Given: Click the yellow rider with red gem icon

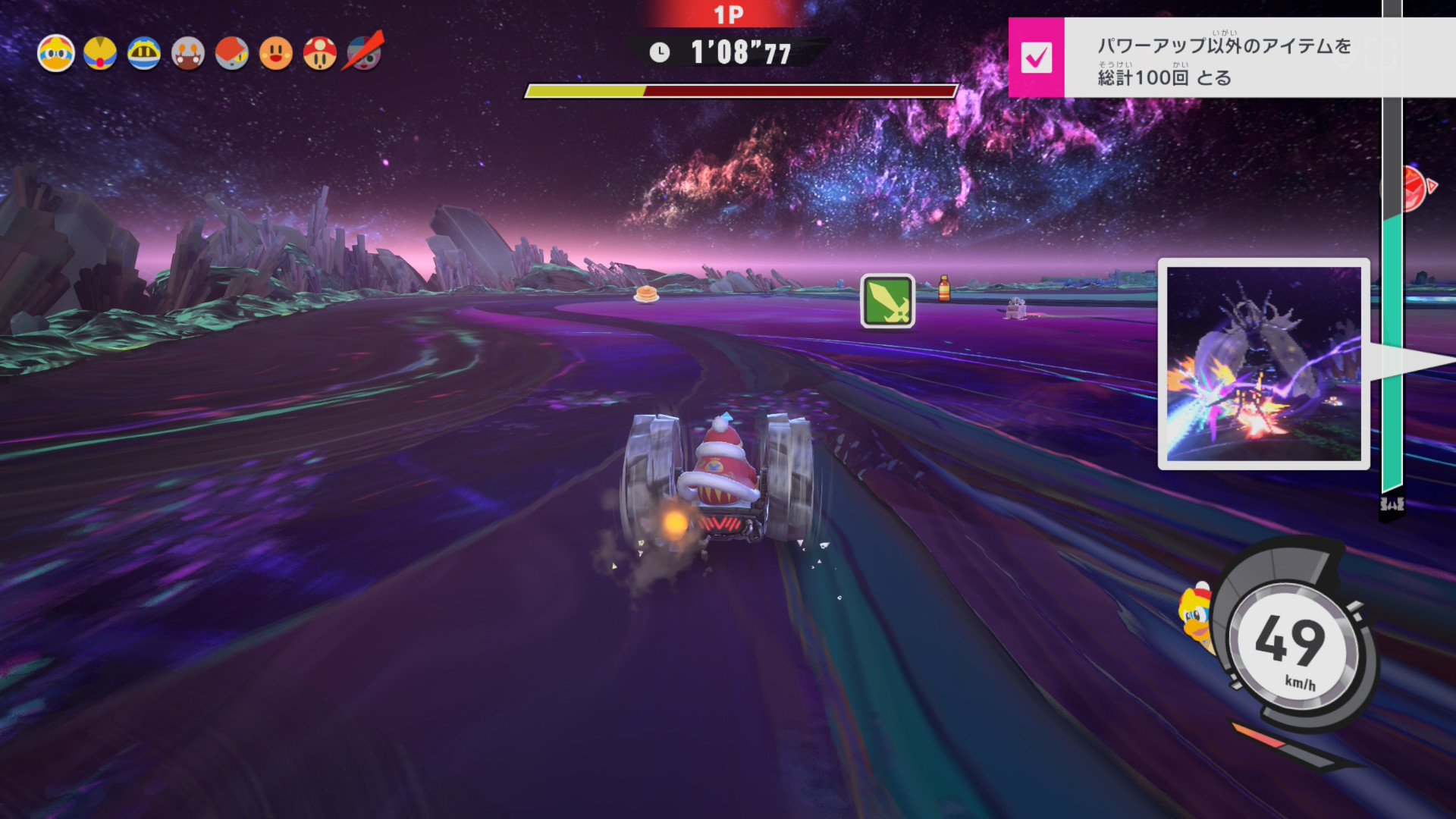Looking at the screenshot, I should click(100, 54).
